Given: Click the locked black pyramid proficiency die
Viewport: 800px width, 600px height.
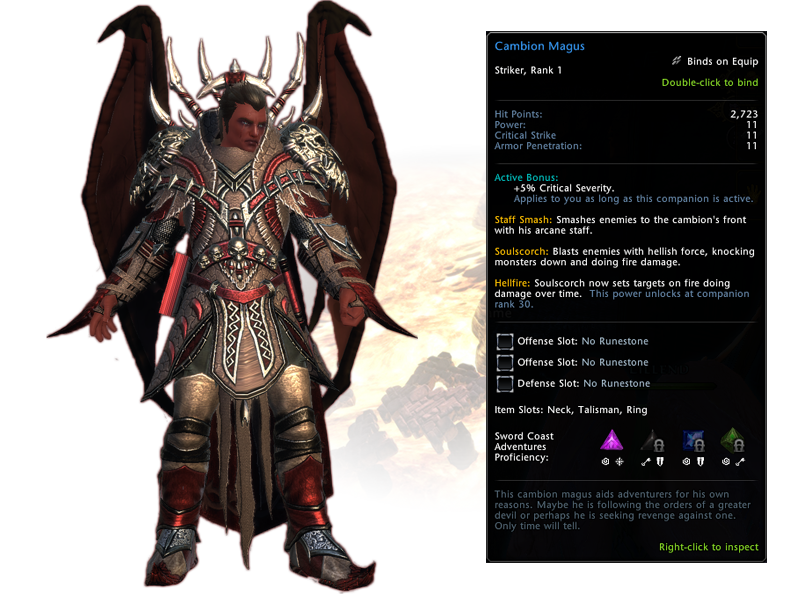Looking at the screenshot, I should point(652,441).
